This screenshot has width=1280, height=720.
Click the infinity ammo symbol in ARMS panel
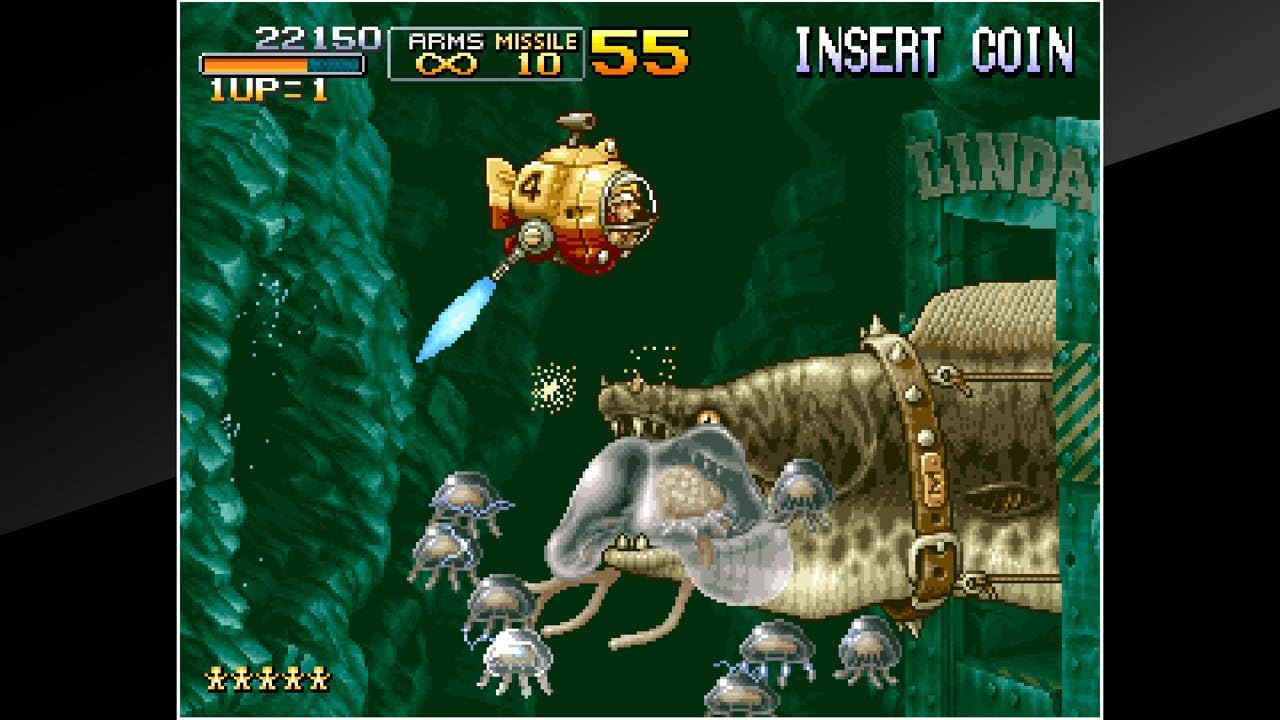pos(447,62)
